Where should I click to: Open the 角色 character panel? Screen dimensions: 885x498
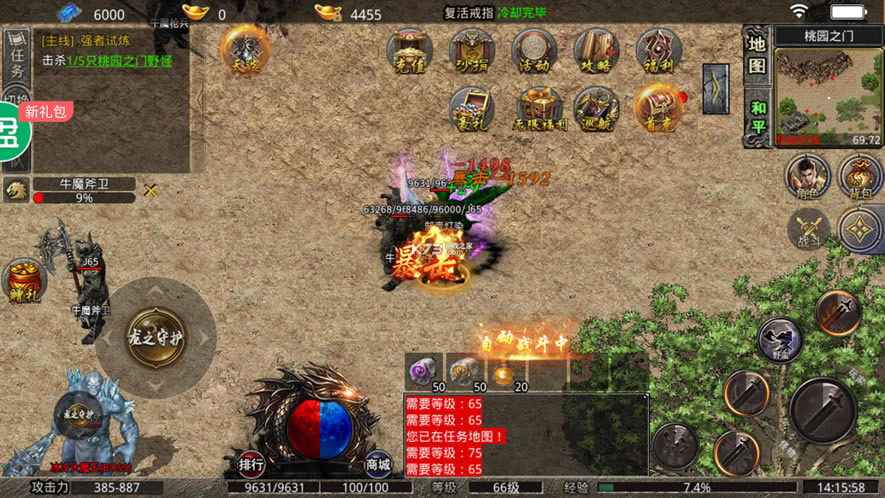(807, 178)
